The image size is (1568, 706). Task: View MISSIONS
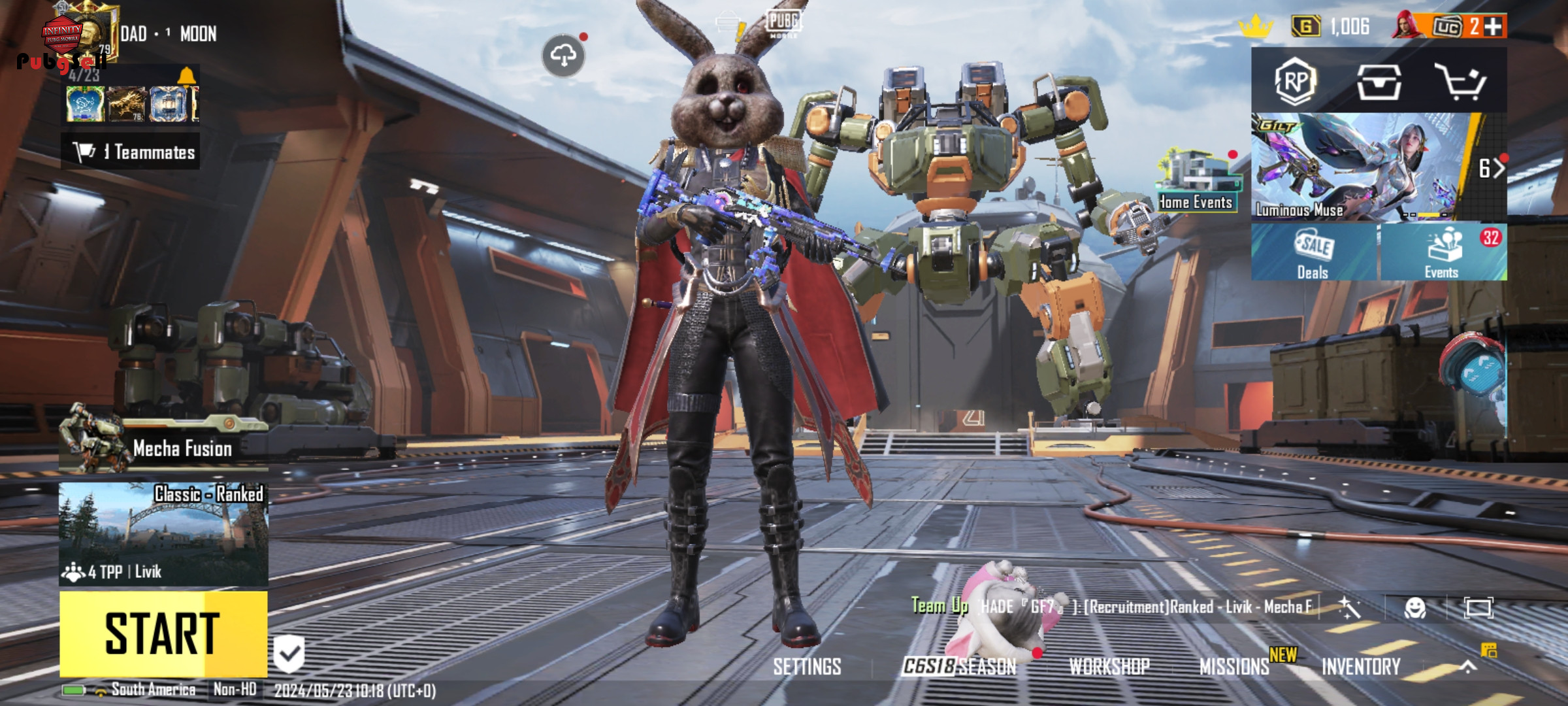pyautogui.click(x=1234, y=667)
